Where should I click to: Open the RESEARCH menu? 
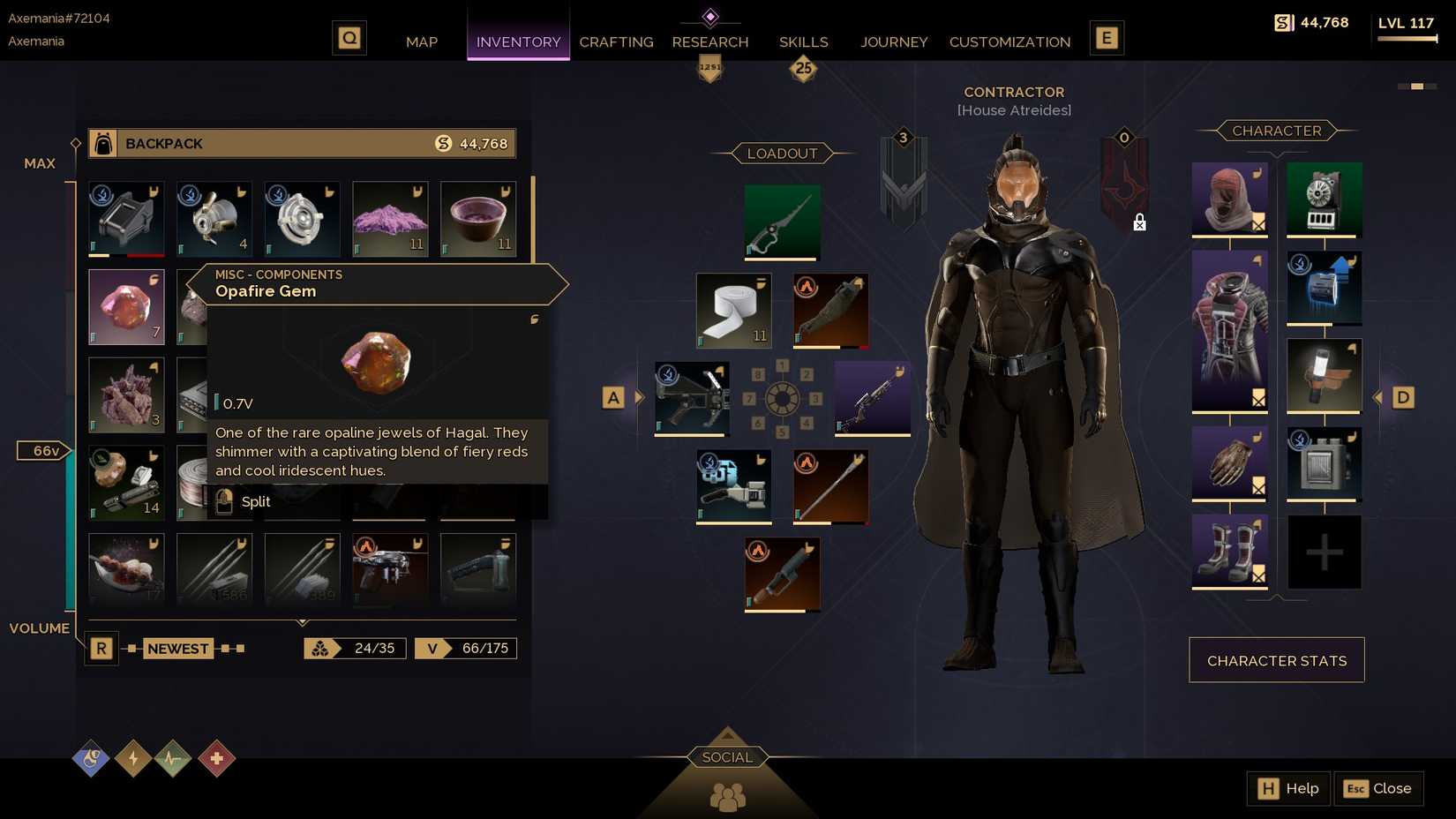coord(710,41)
